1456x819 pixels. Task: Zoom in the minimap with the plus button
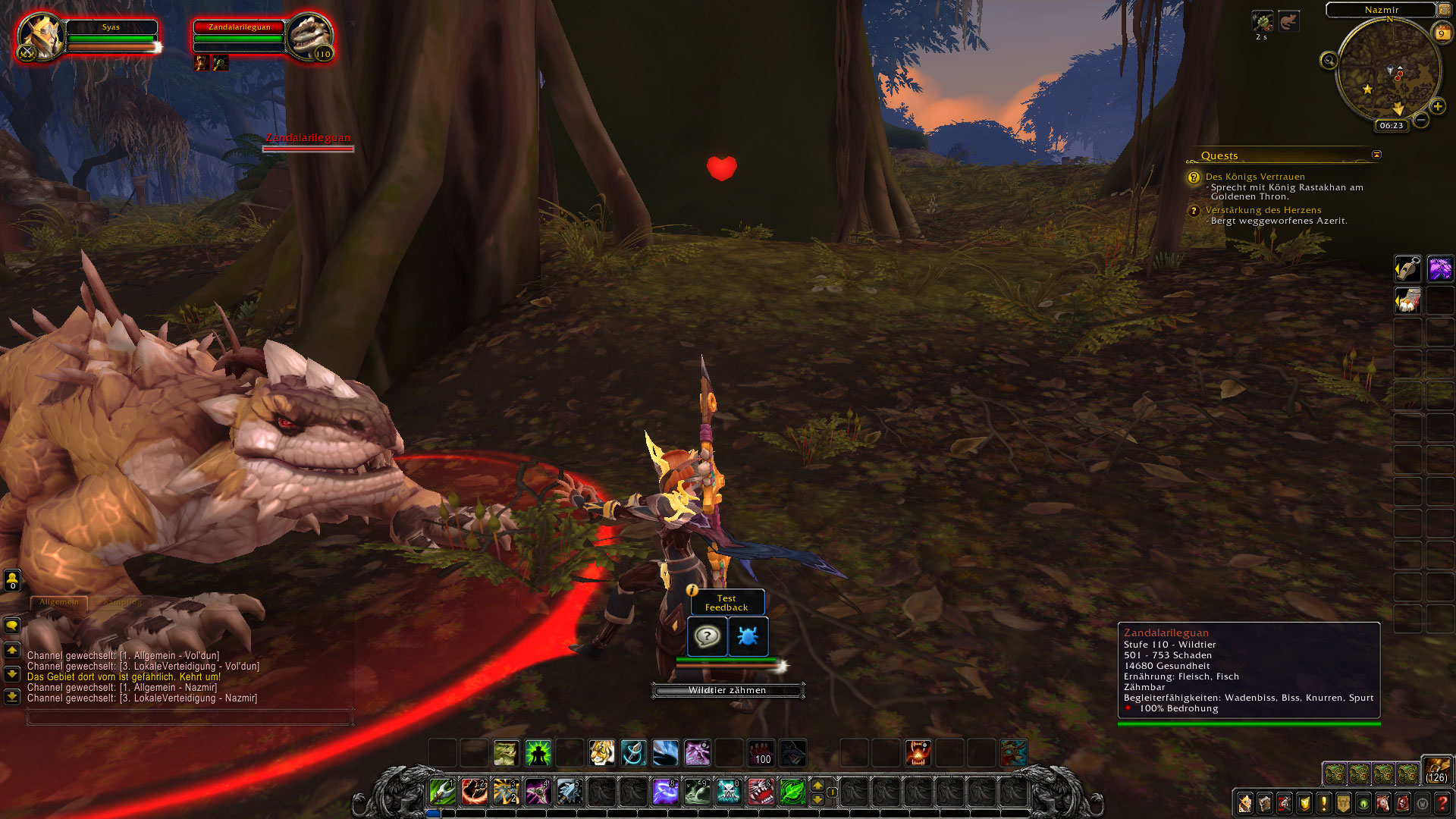pos(1437,106)
